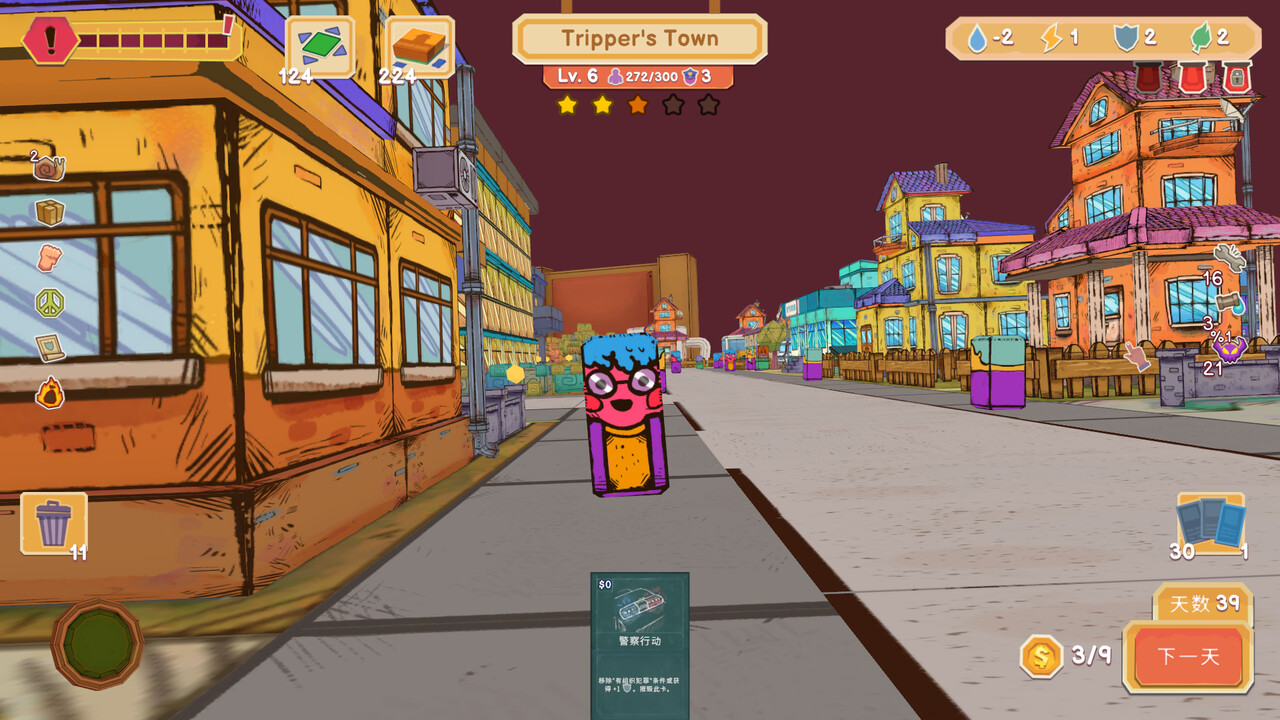Click the green peace sign icon
Screen dimensions: 1280x720
[49, 302]
